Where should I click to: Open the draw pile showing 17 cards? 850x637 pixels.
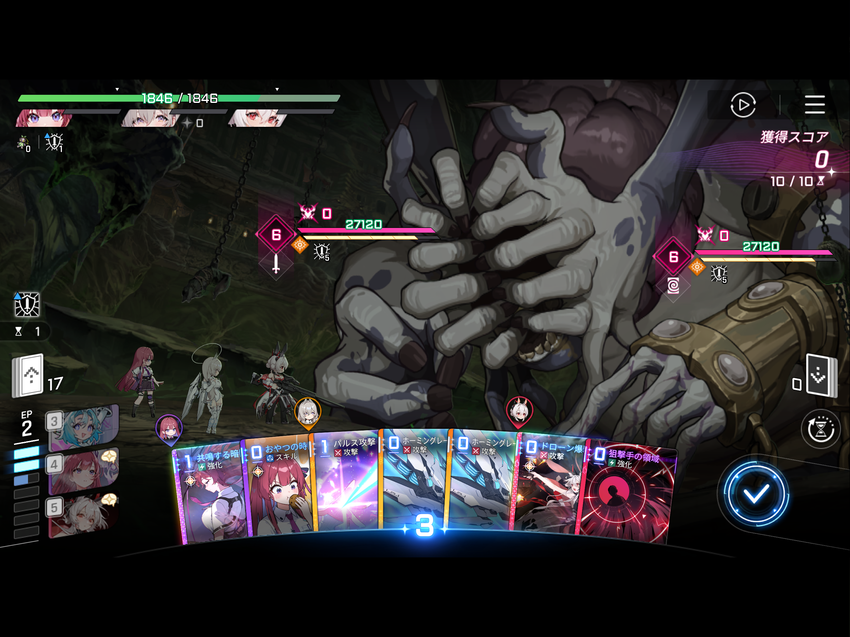[27, 376]
